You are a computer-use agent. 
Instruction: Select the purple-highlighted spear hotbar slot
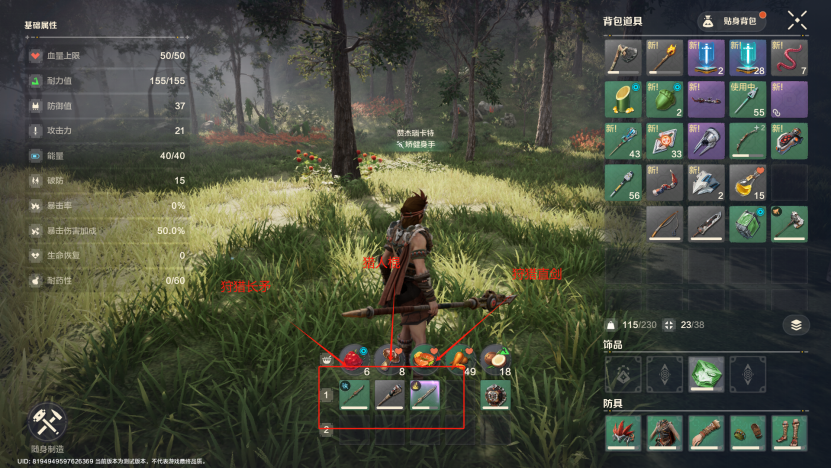(x=424, y=394)
